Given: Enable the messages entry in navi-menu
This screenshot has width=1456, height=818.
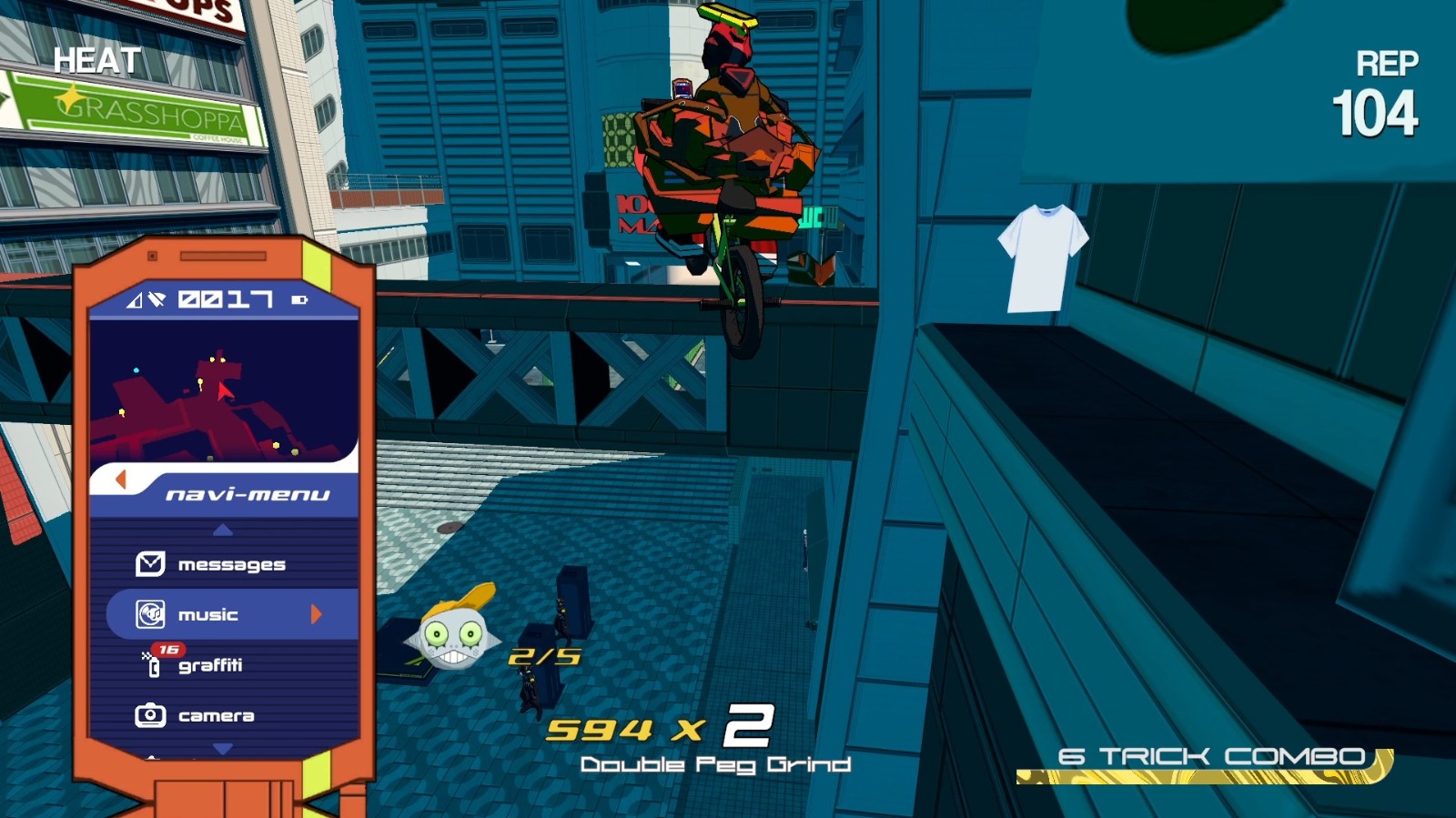Looking at the screenshot, I should (230, 563).
